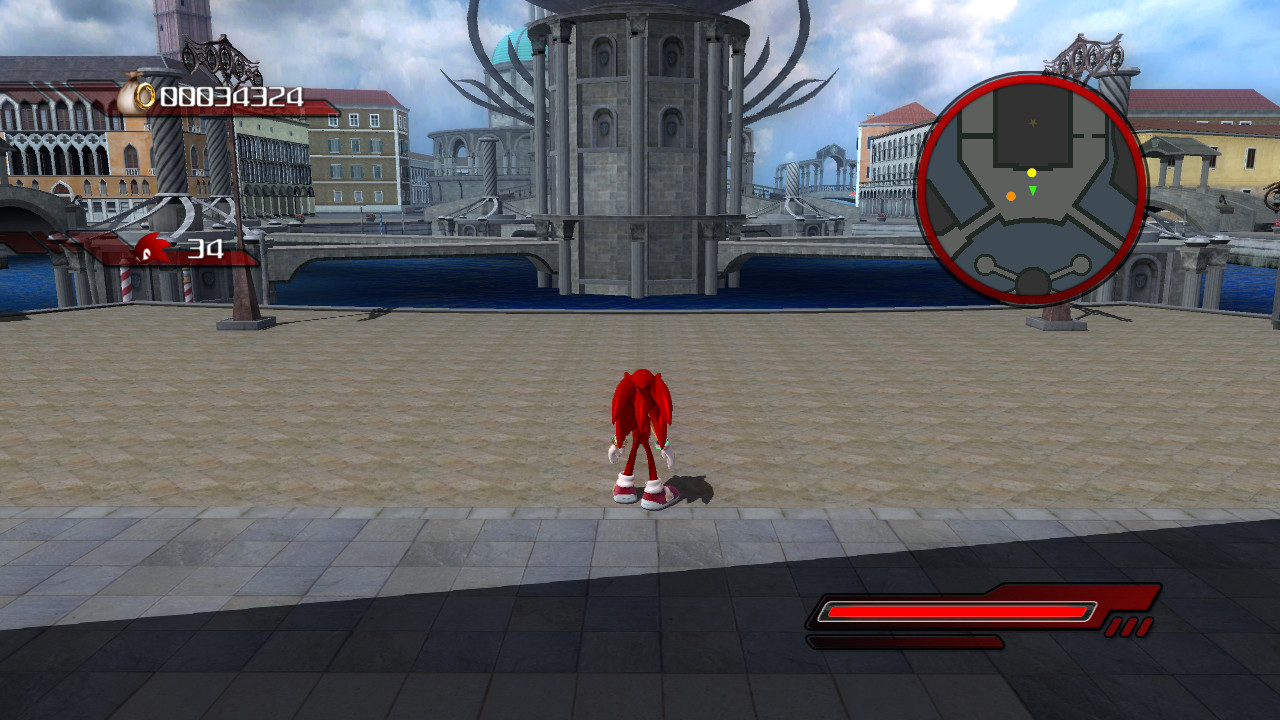
Task: Select the orange marker on the minimap
Action: point(1011,196)
